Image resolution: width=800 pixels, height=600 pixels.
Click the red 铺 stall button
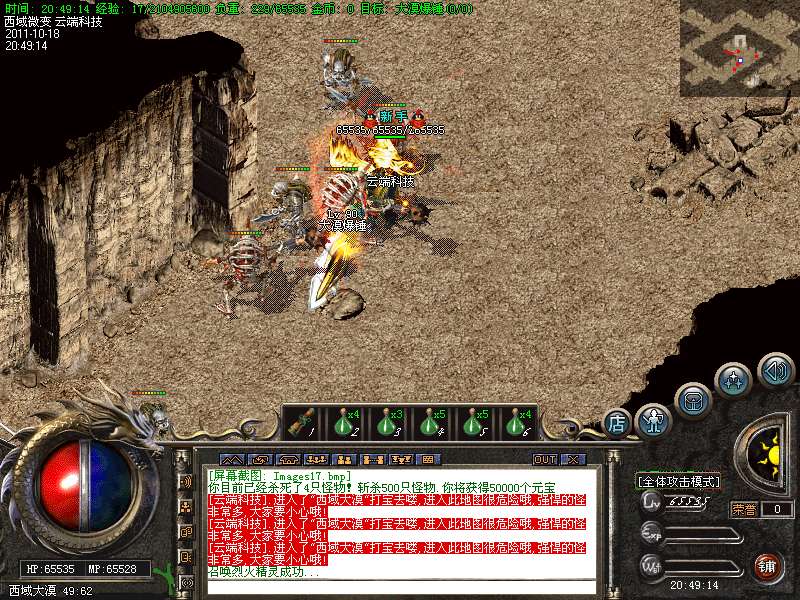(768, 567)
